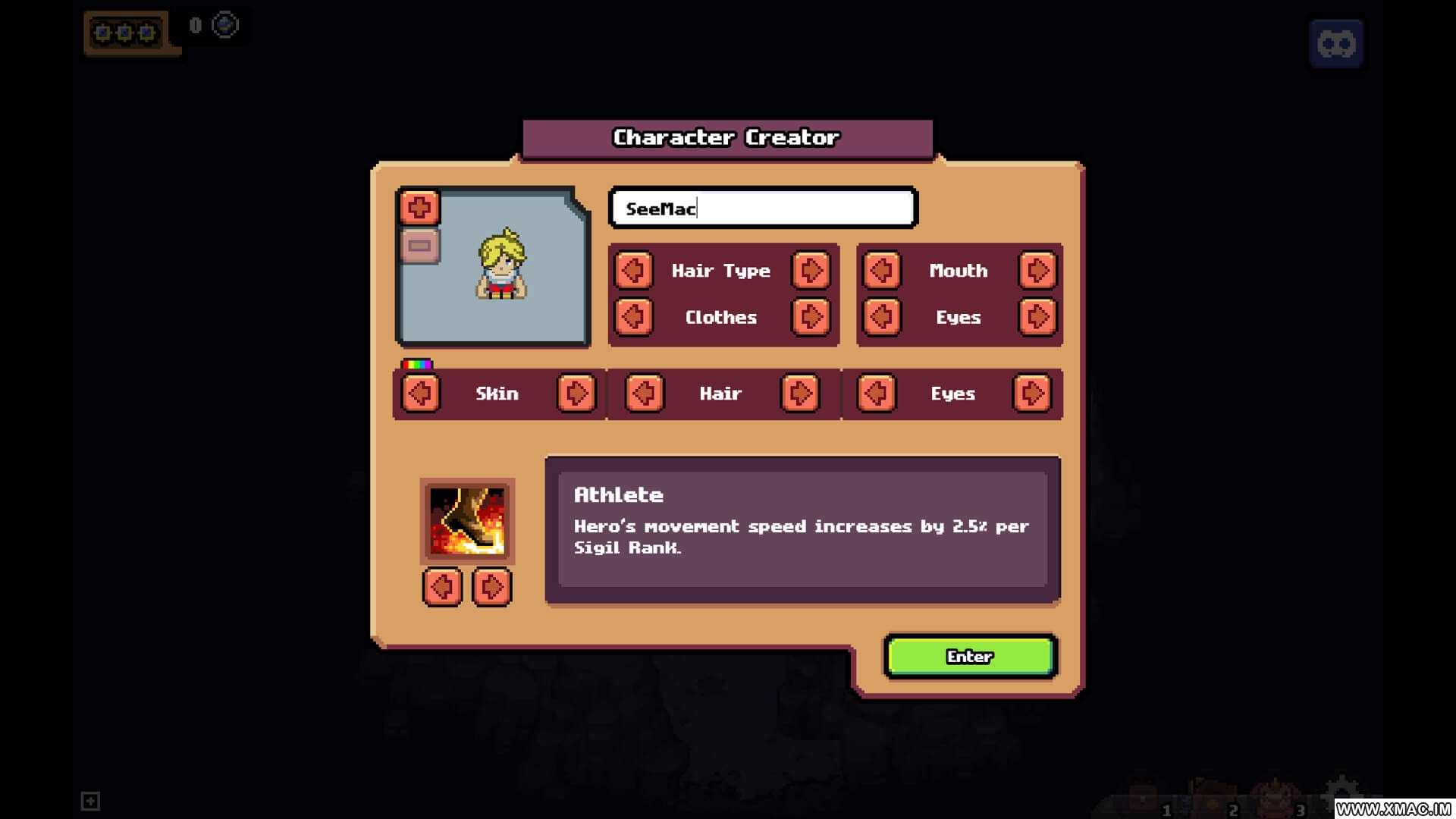Click the Athlete sigil boot icon

(467, 521)
